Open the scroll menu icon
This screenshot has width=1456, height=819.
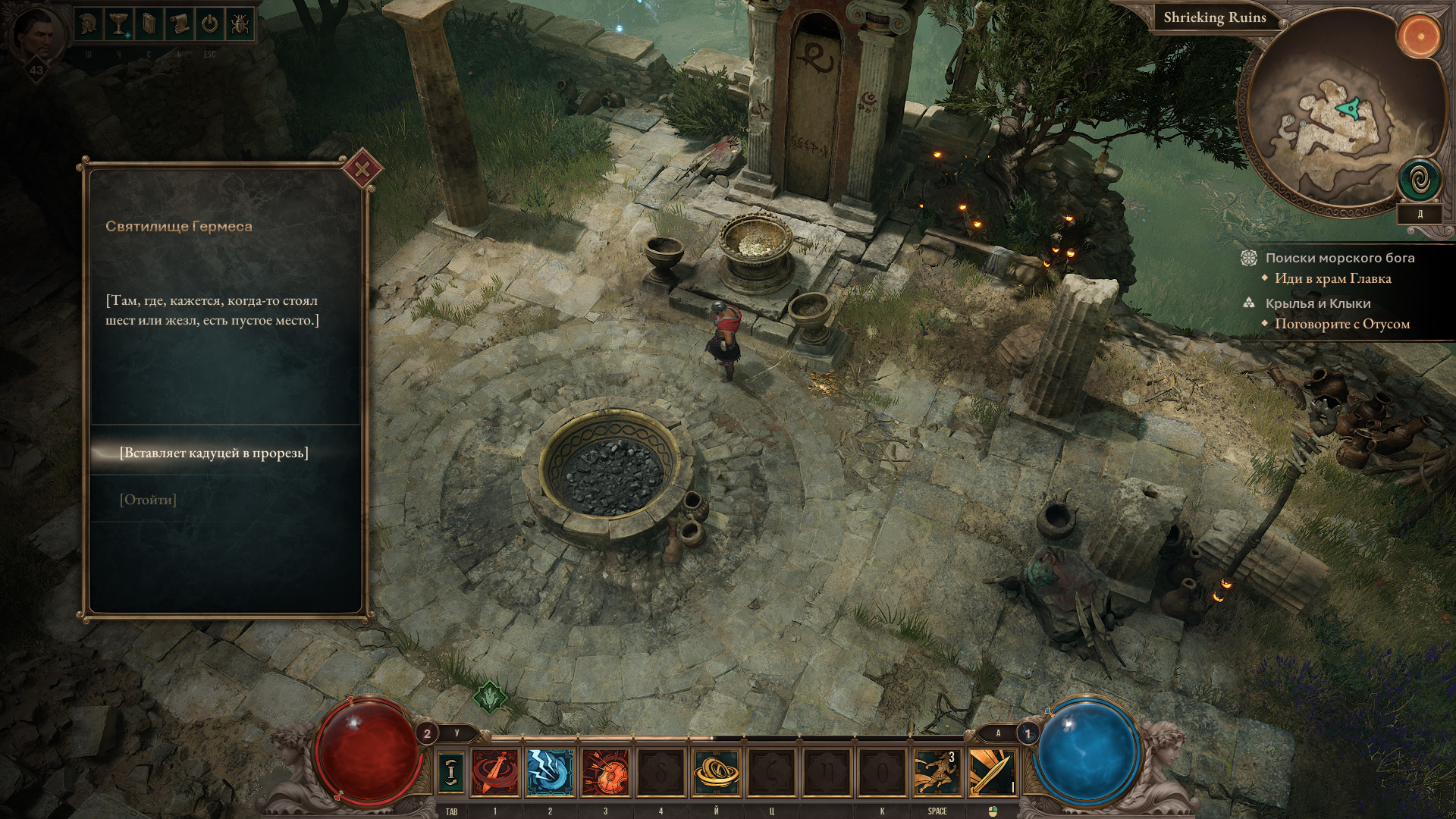pyautogui.click(x=179, y=24)
